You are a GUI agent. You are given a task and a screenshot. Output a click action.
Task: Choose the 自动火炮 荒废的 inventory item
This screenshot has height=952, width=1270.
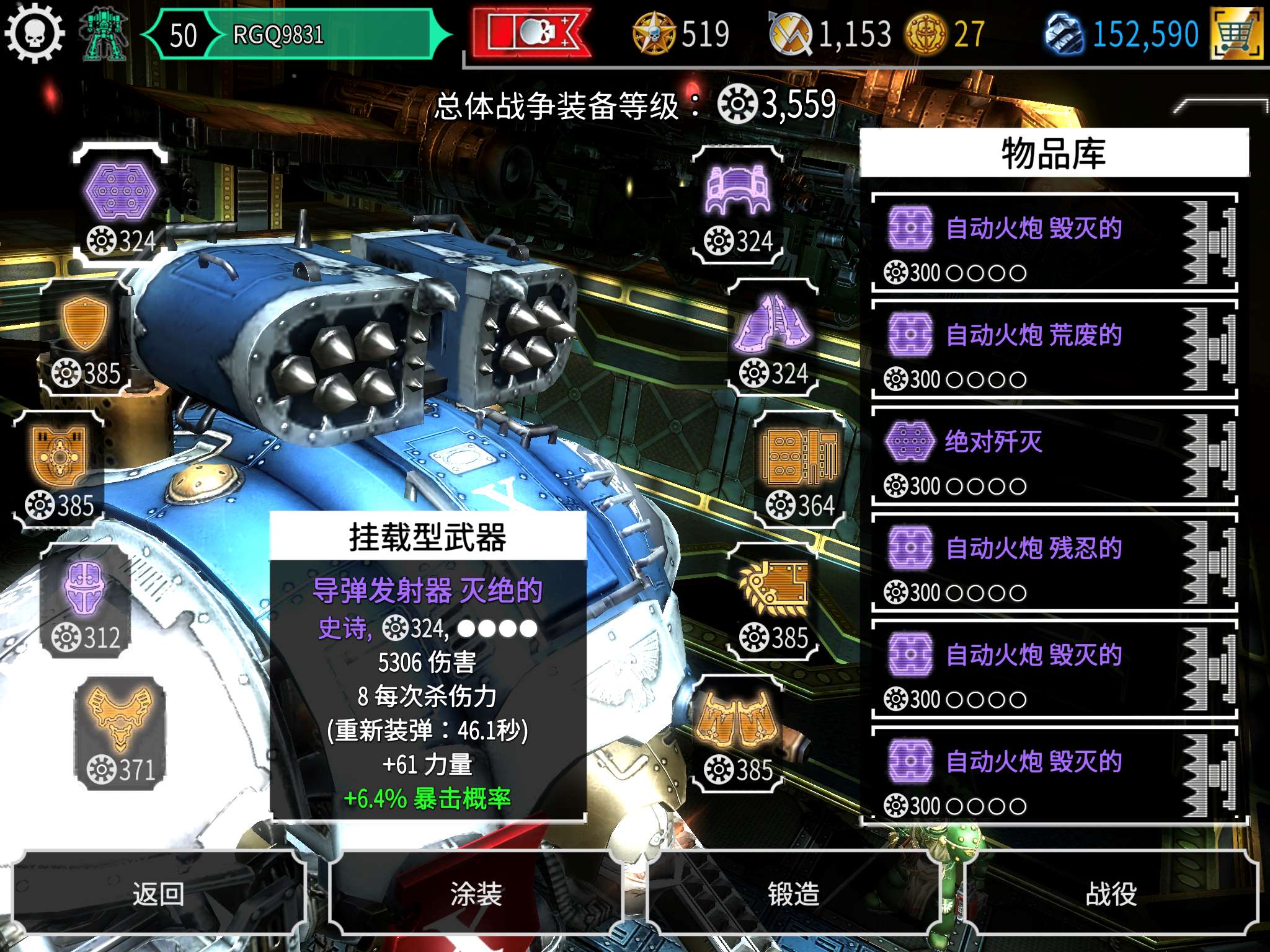(1054, 351)
